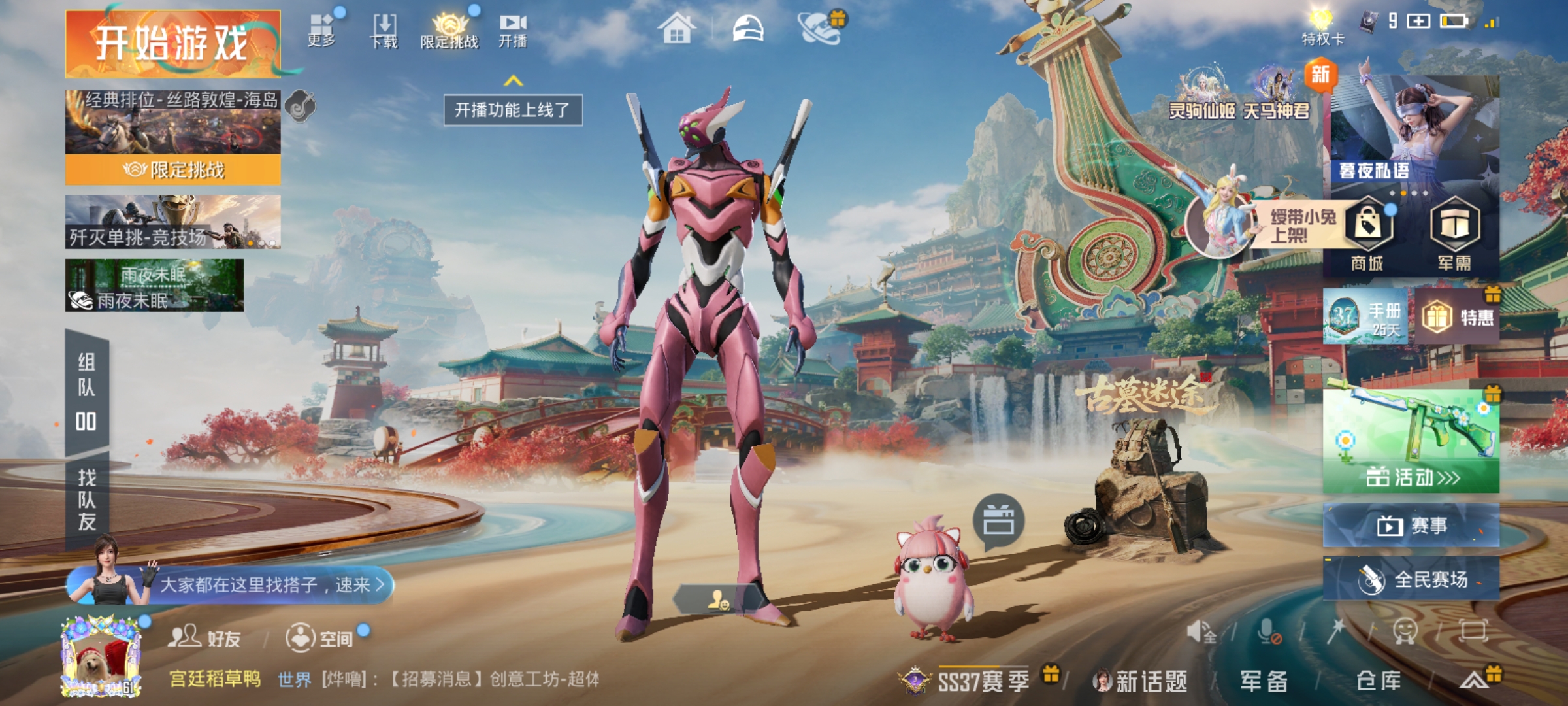Open the 下载 download manager
This screenshot has width=1568, height=706.
point(384,31)
